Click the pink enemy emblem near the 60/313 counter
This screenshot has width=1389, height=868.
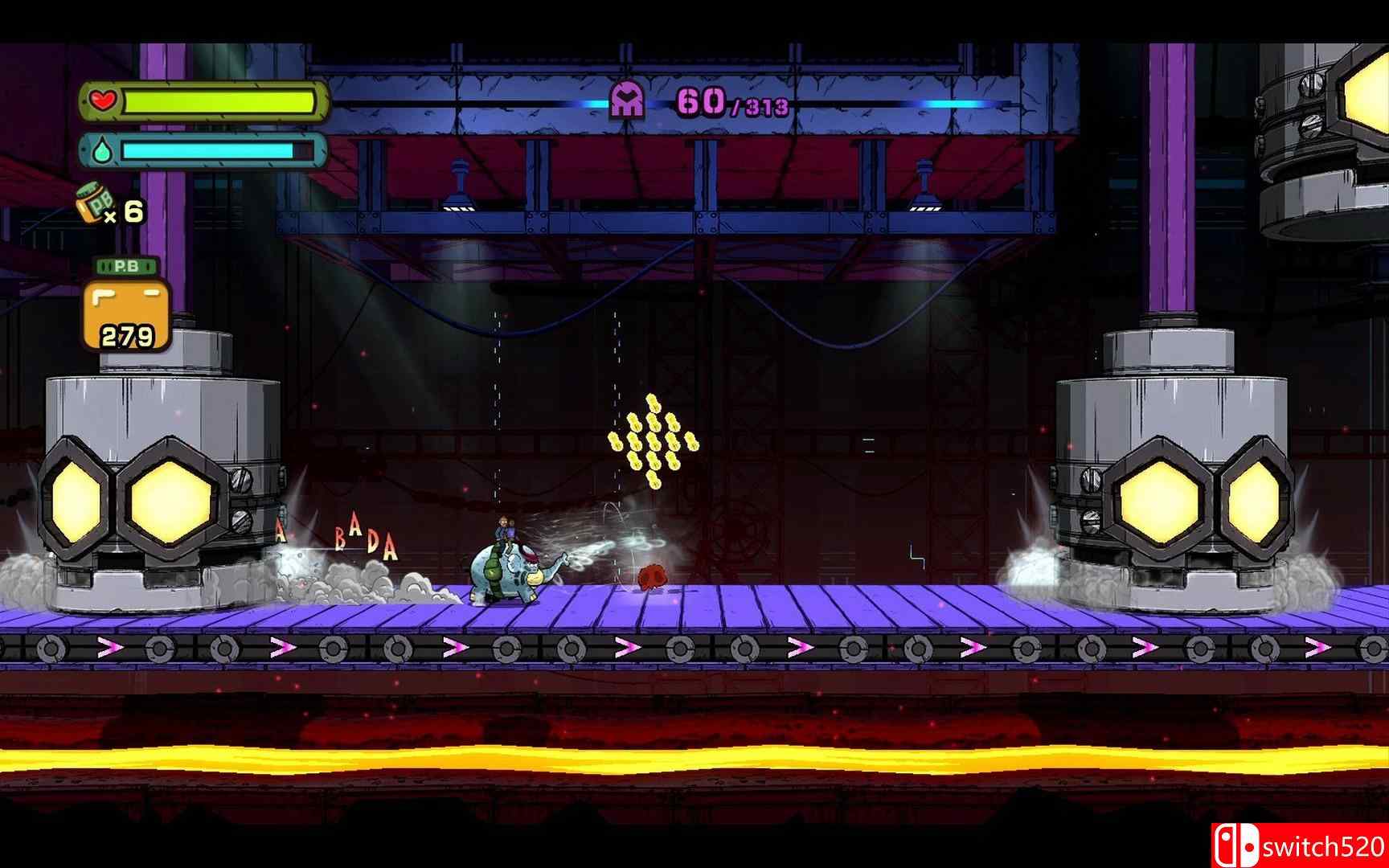click(626, 102)
